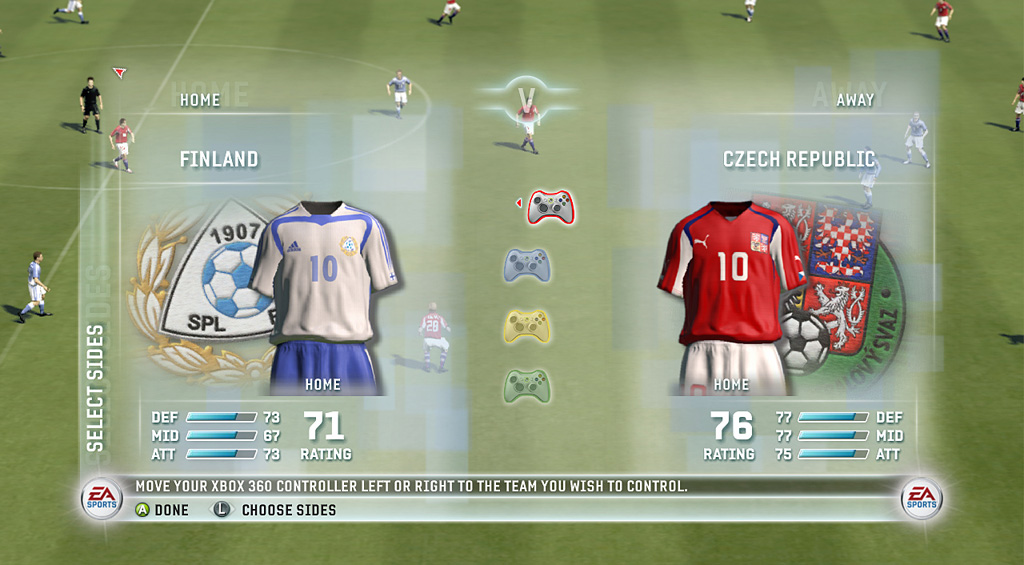Choose the blue controller icon
The image size is (1024, 565).
(526, 266)
